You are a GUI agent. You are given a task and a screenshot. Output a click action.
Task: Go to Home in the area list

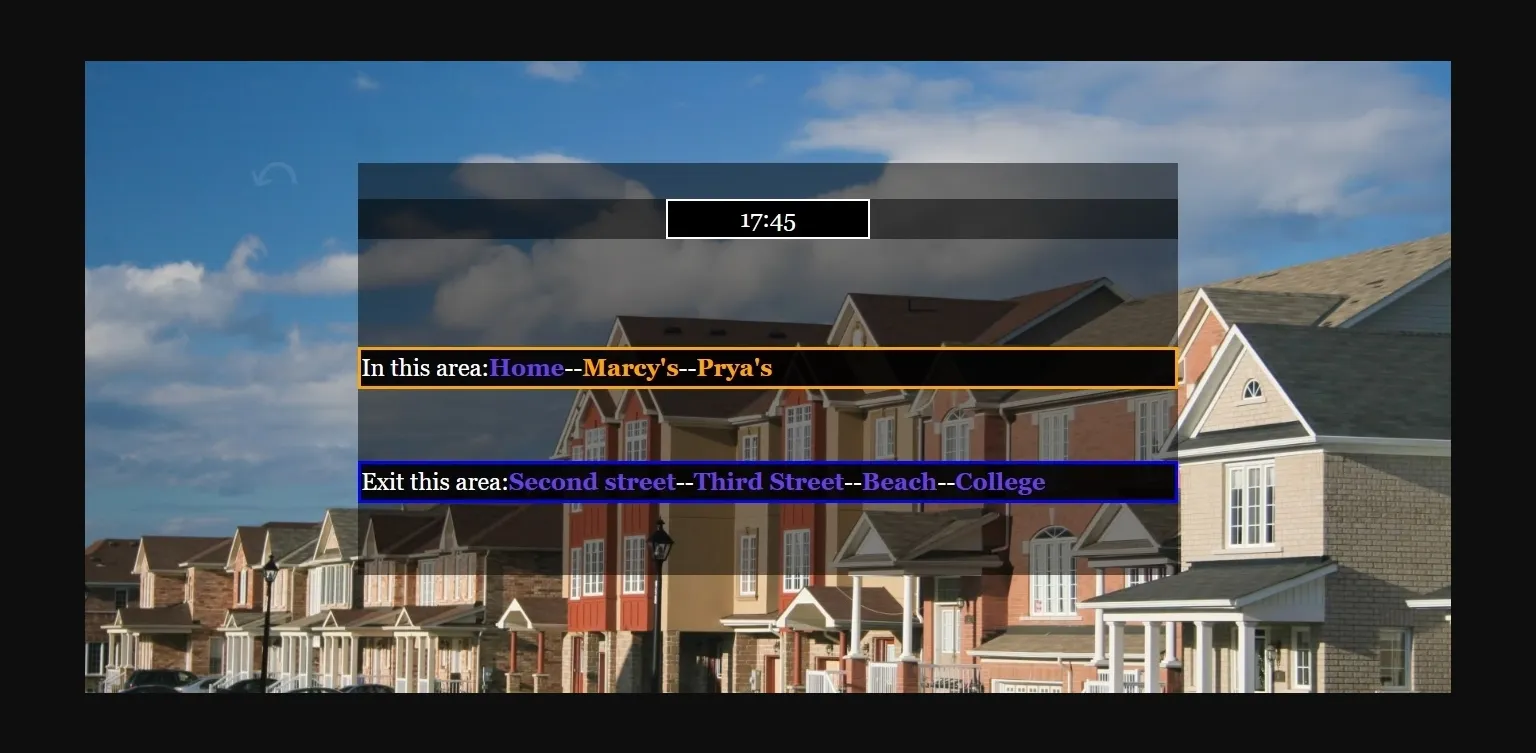click(x=525, y=367)
